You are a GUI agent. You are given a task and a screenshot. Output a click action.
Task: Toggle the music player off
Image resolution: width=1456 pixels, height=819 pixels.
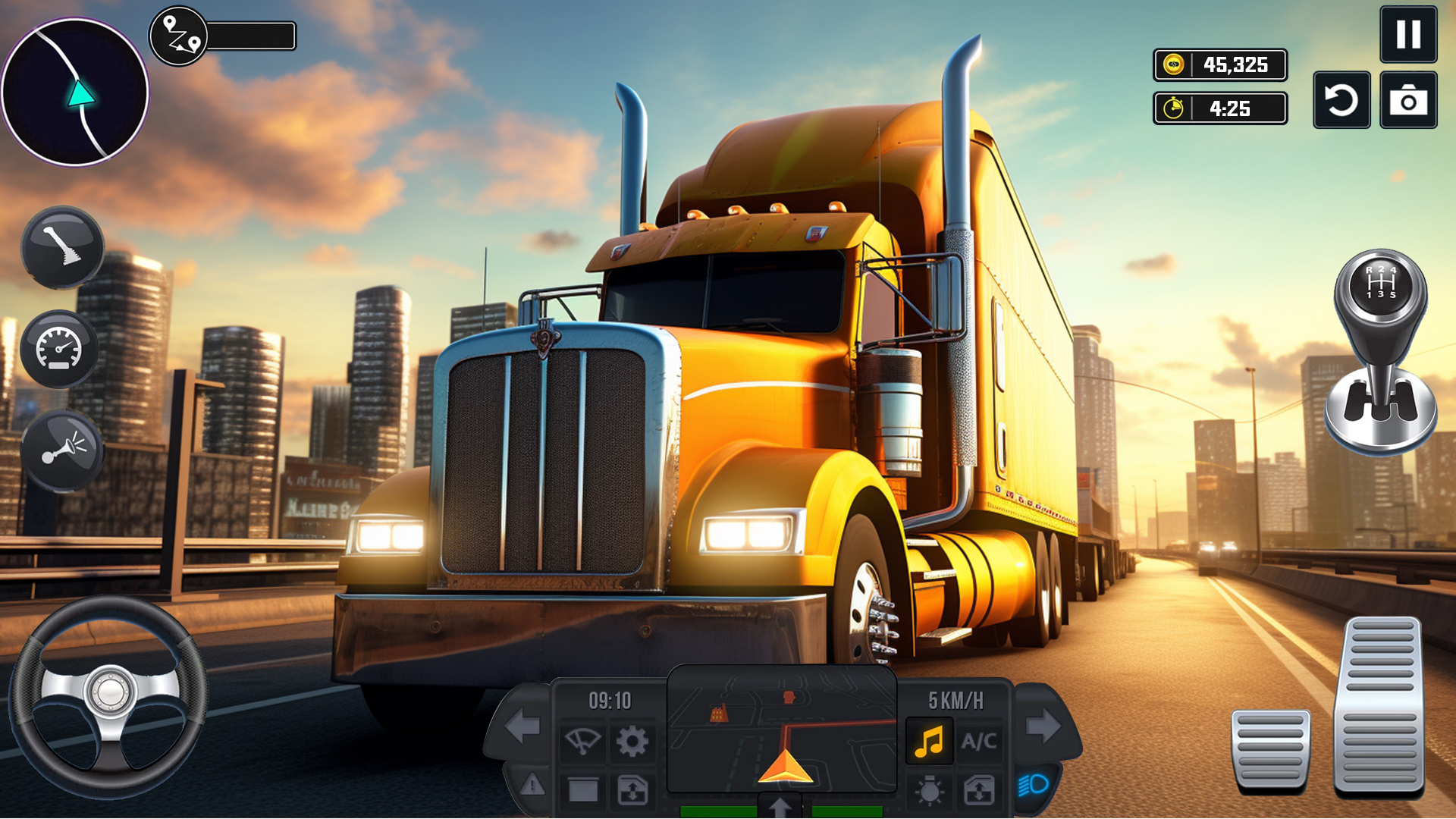pyautogui.click(x=928, y=739)
